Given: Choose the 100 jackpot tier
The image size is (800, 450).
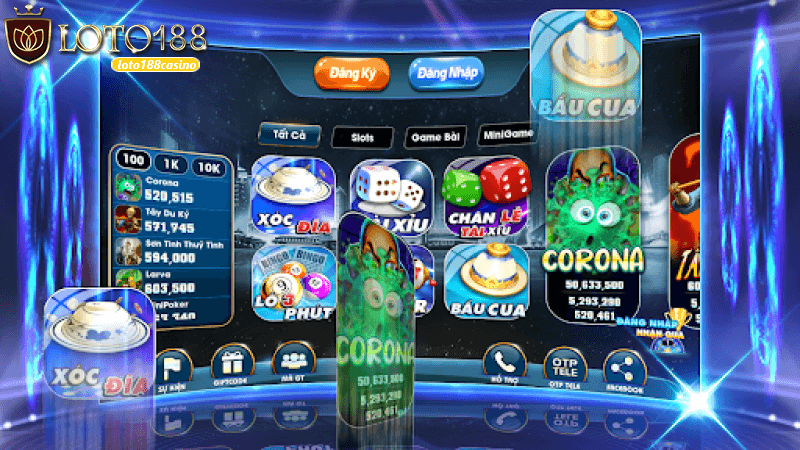Looking at the screenshot, I should (132, 160).
